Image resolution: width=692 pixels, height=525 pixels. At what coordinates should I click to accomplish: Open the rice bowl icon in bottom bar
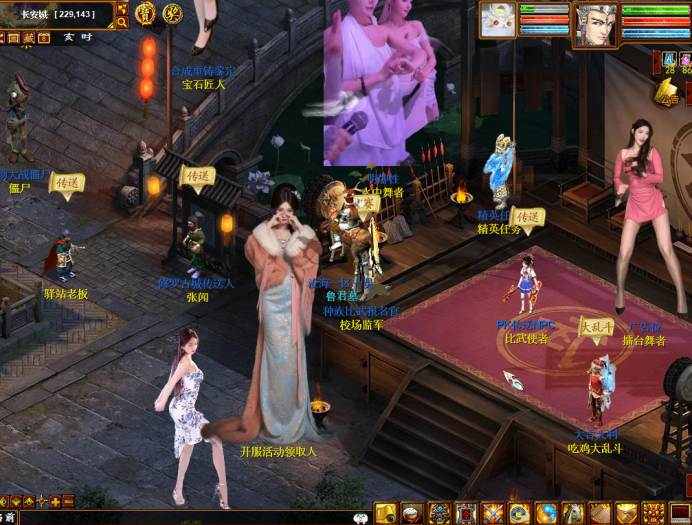pyautogui.click(x=413, y=513)
